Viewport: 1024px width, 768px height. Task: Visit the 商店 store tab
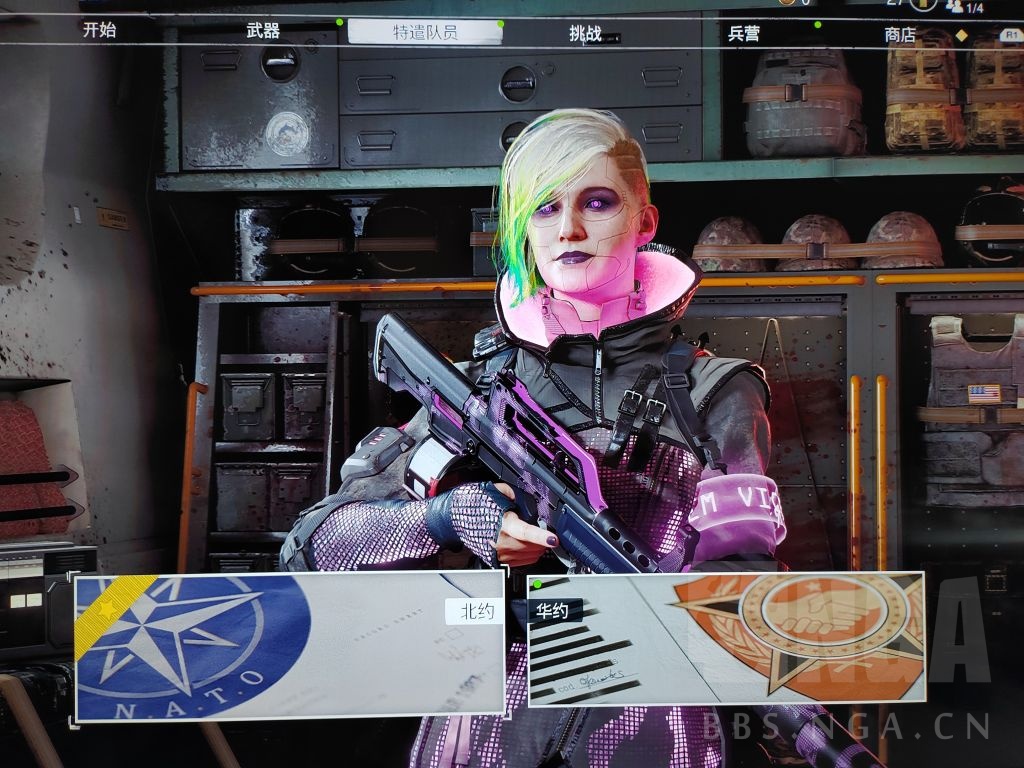[900, 34]
